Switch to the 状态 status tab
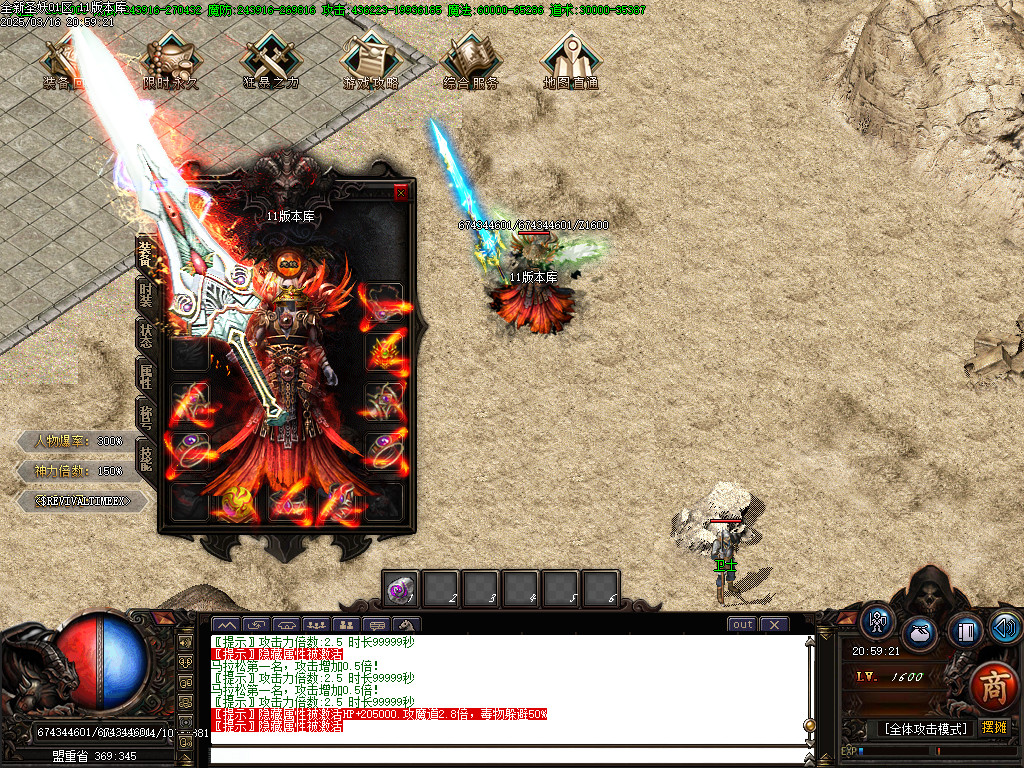Screen dimensions: 1024x768 [146, 335]
